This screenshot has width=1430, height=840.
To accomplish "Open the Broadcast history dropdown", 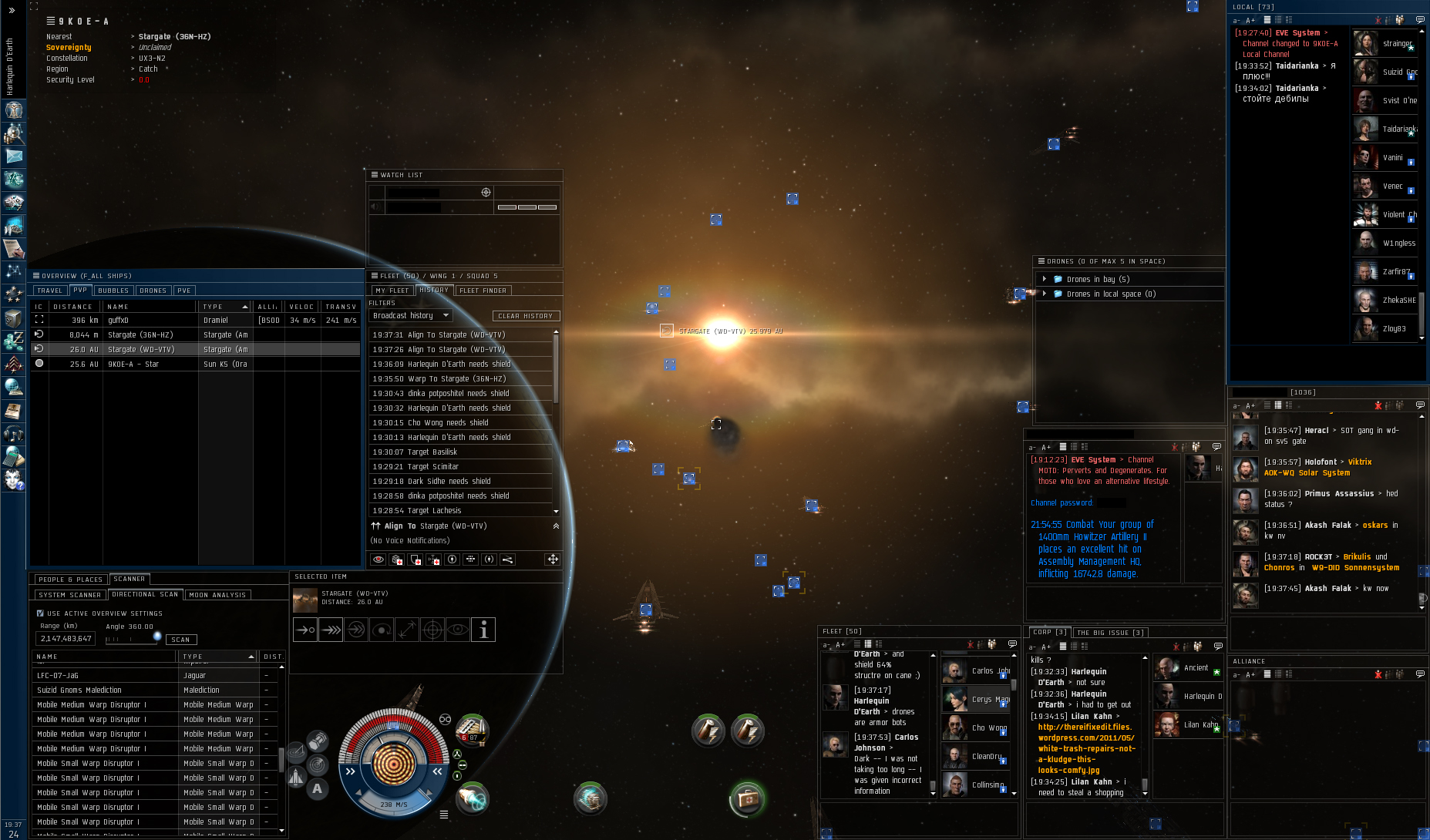I will tap(410, 315).
